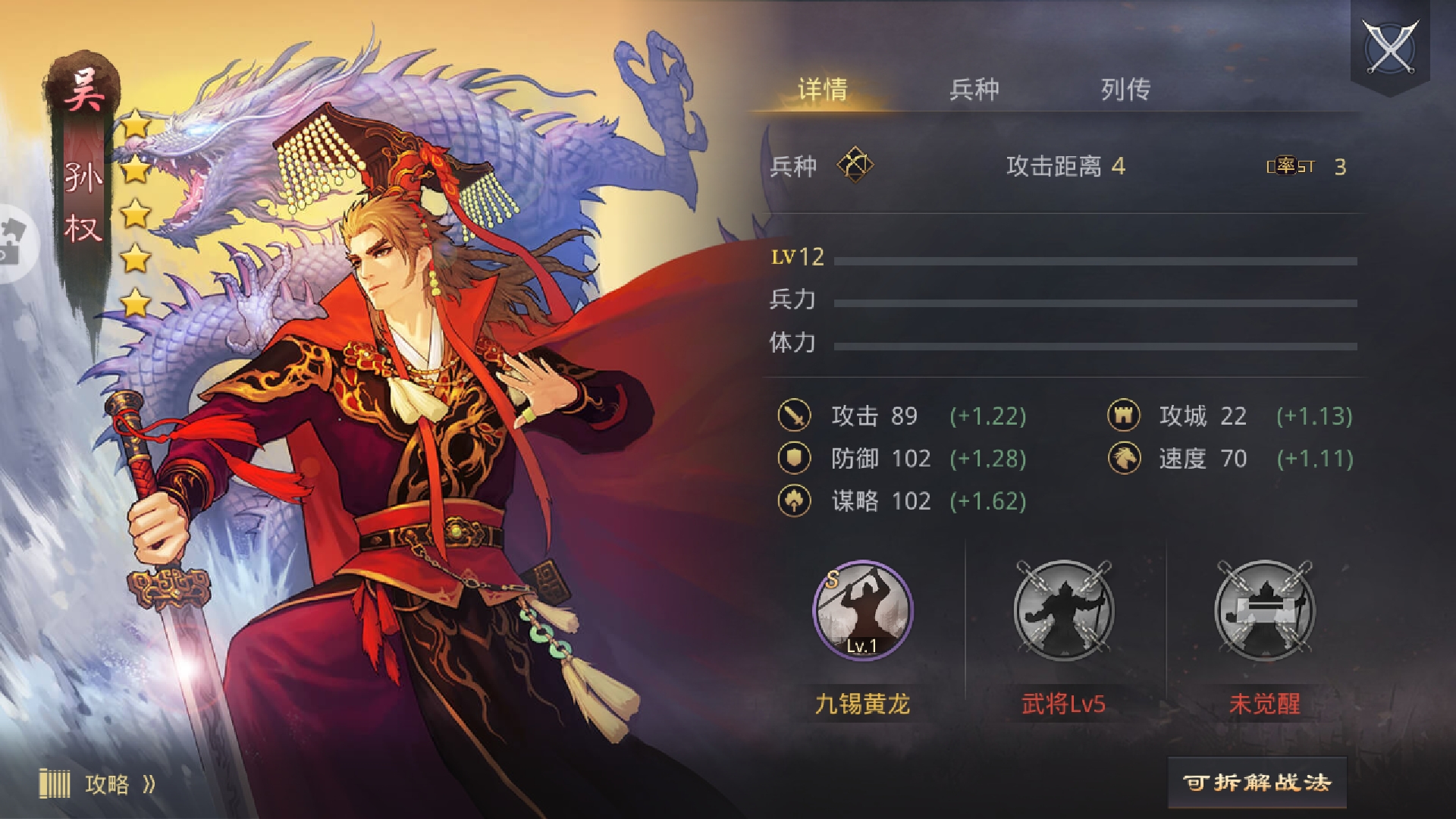The height and width of the screenshot is (819, 1456).
Task: Tap the locked 武将Lv5 skill slot
Action: point(1063,610)
